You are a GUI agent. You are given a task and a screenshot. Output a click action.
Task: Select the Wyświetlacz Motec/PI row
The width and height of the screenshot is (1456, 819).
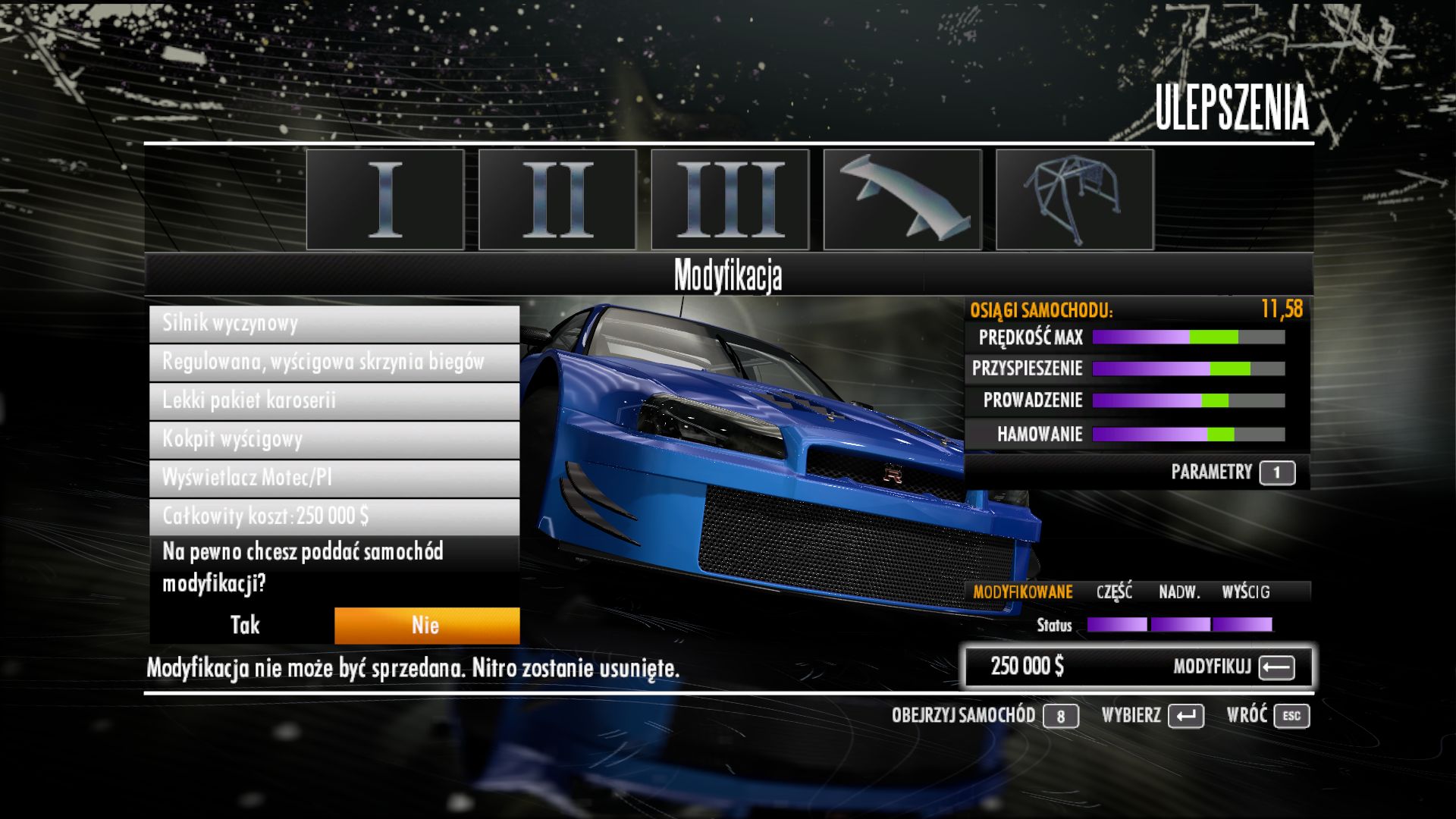pyautogui.click(x=334, y=479)
